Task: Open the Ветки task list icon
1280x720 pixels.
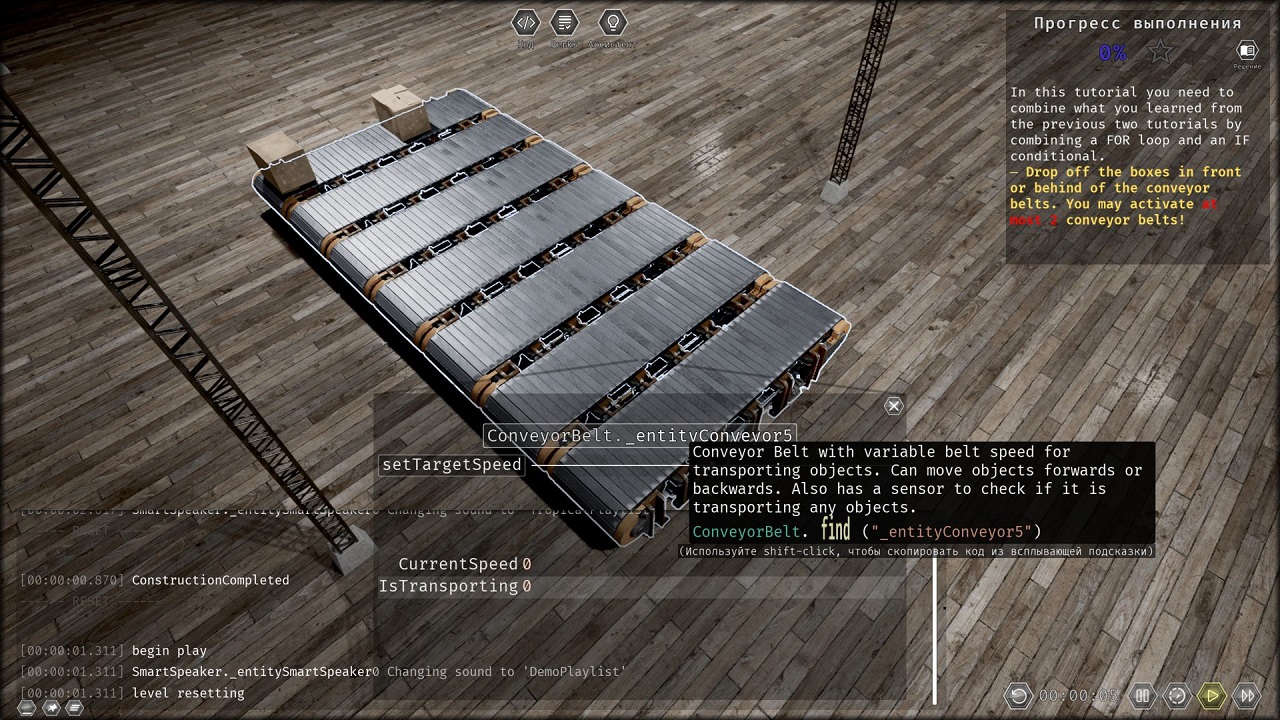Action: coord(564,22)
